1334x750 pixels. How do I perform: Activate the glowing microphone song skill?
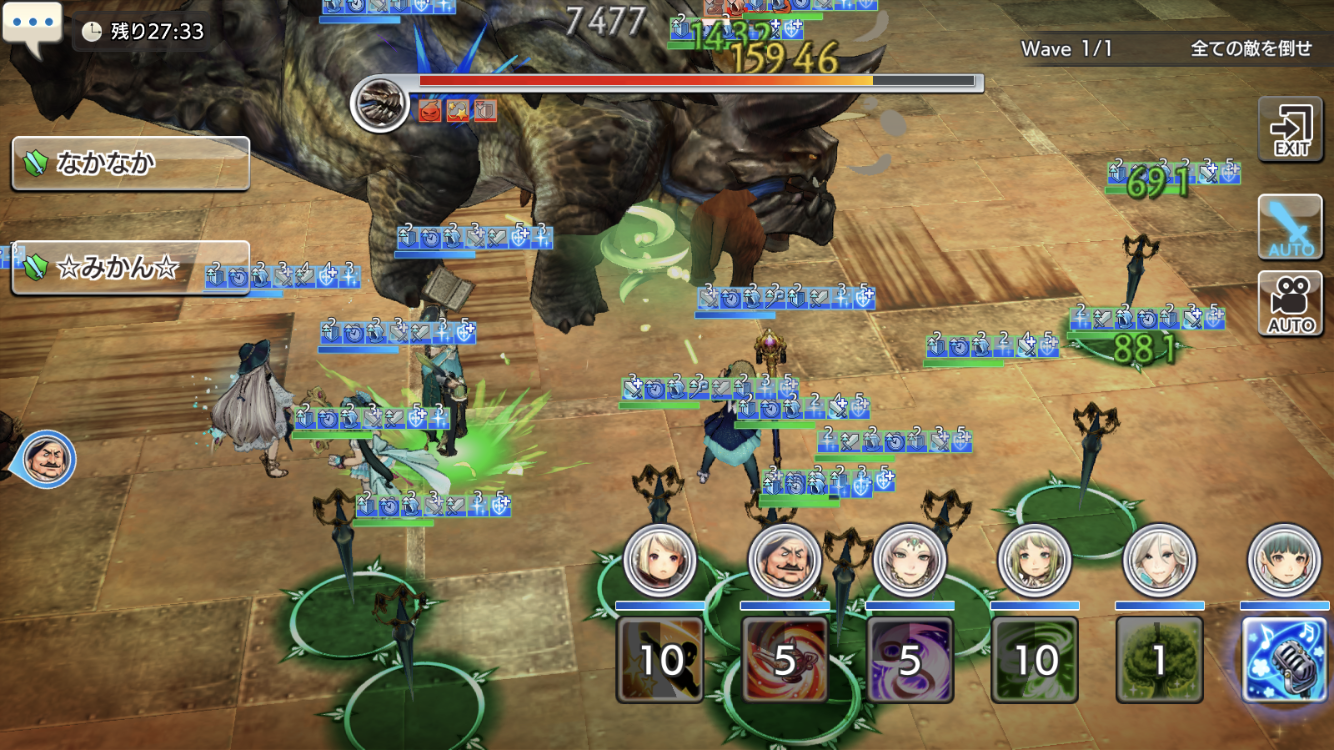click(x=1284, y=658)
